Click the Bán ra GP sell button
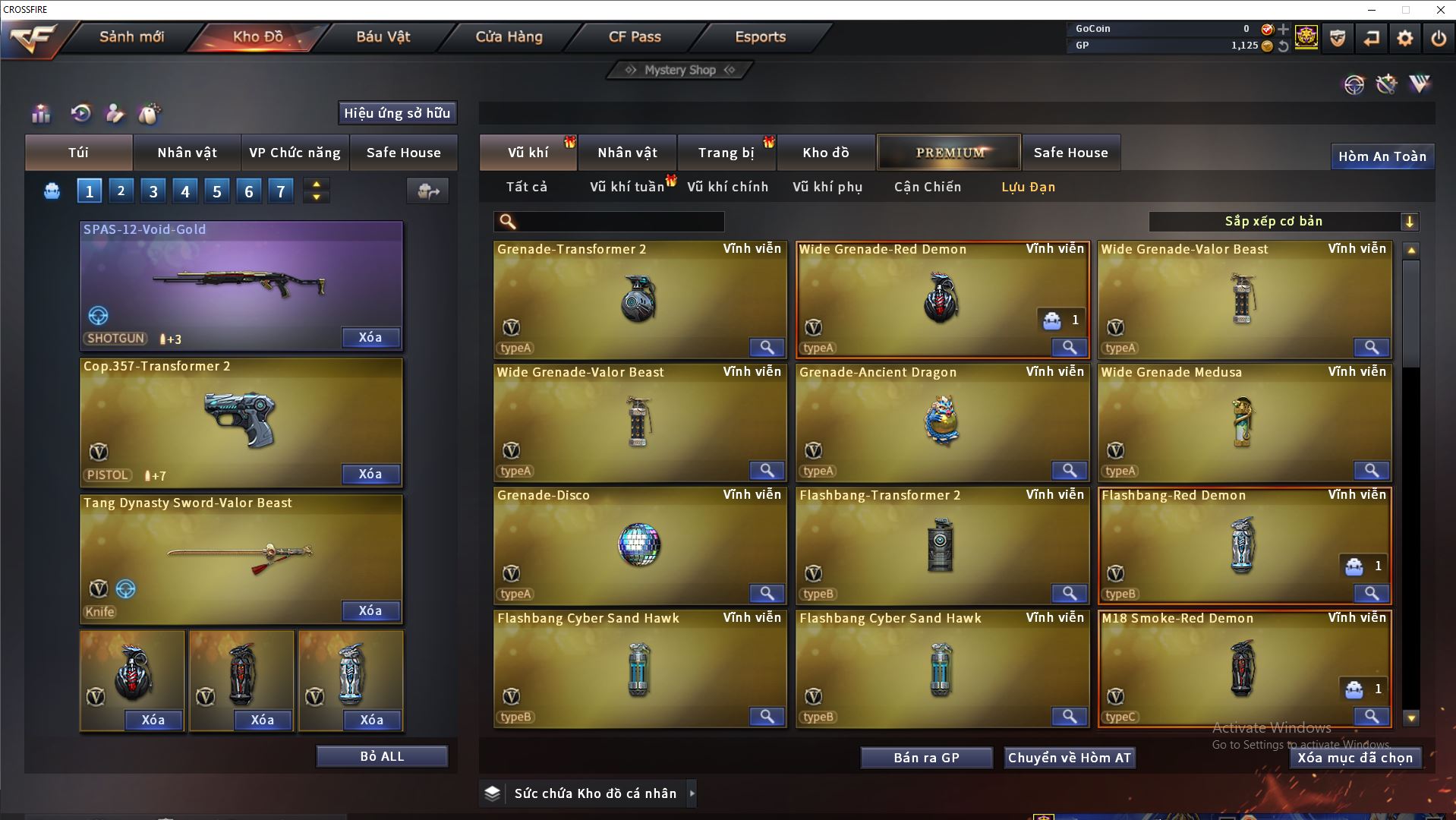The width and height of the screenshot is (1456, 820). tap(926, 758)
